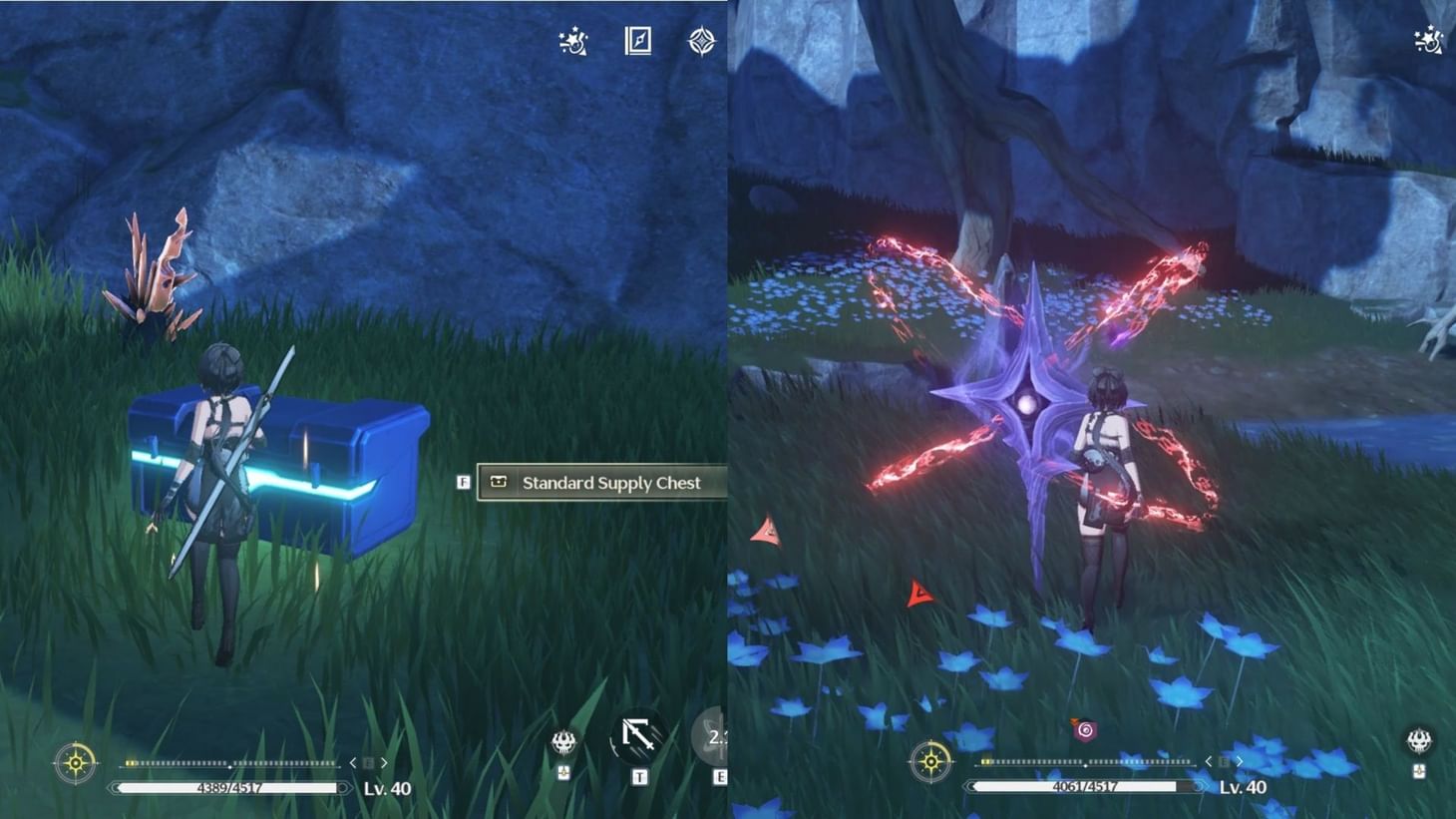The image size is (1456, 819).
Task: Click the left chevron beside the XP bar
Action: pyautogui.click(x=351, y=761)
